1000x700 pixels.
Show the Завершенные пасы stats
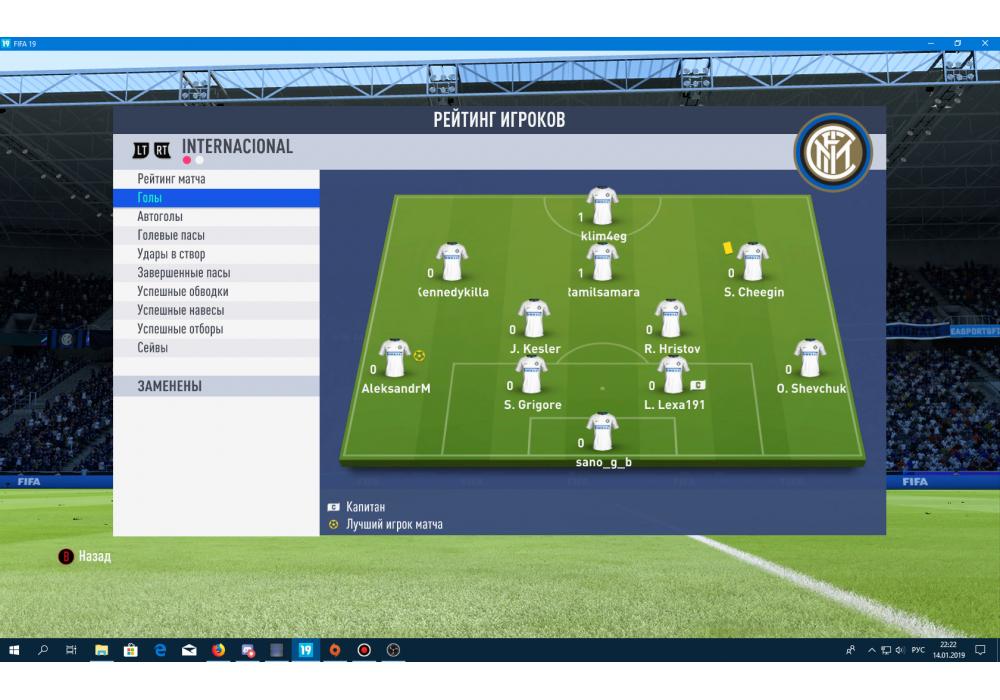coord(184,273)
